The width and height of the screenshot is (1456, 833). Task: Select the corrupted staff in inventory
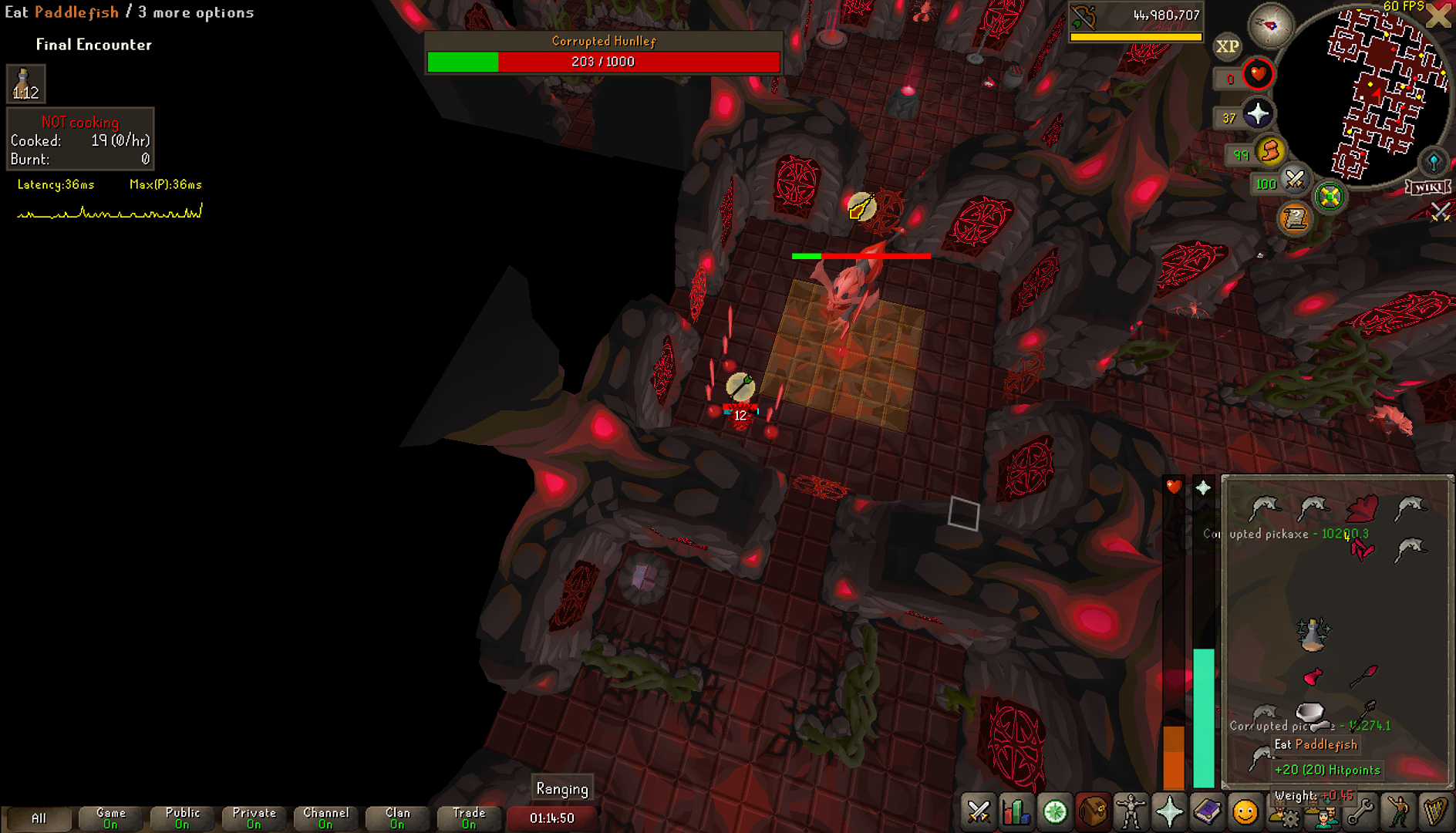[x=1363, y=676]
